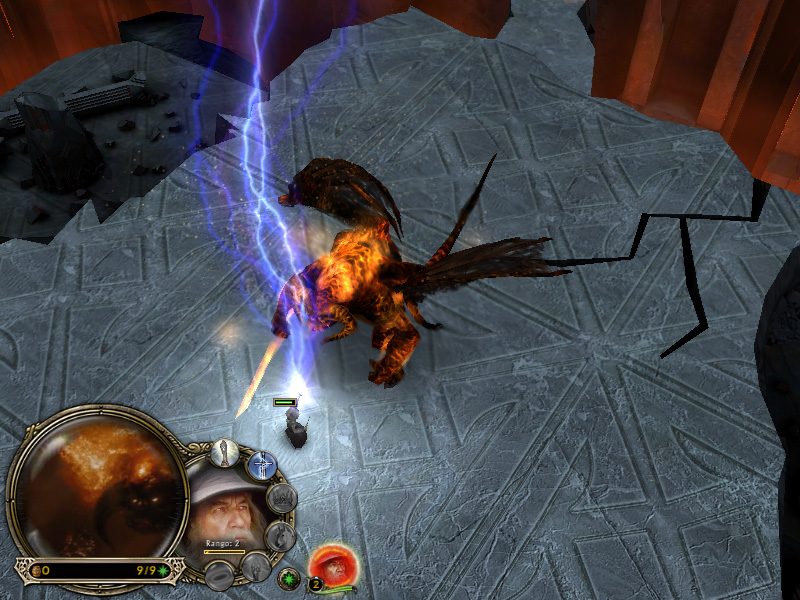Select Gandalf's portrait in the palantir

pos(230,512)
